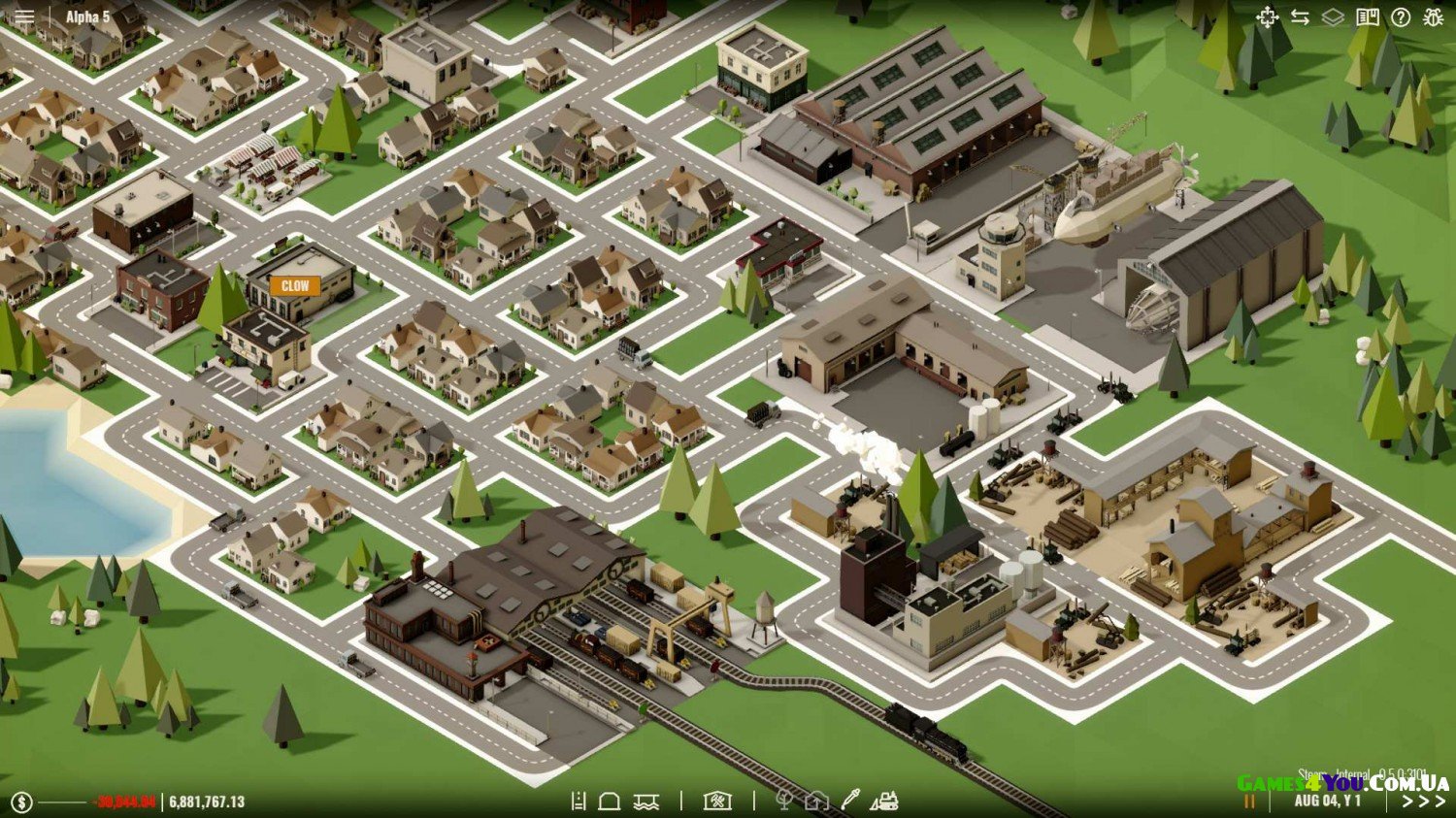Open the industry building menu
Viewport: 1456px width, 818px height.
coord(717,801)
